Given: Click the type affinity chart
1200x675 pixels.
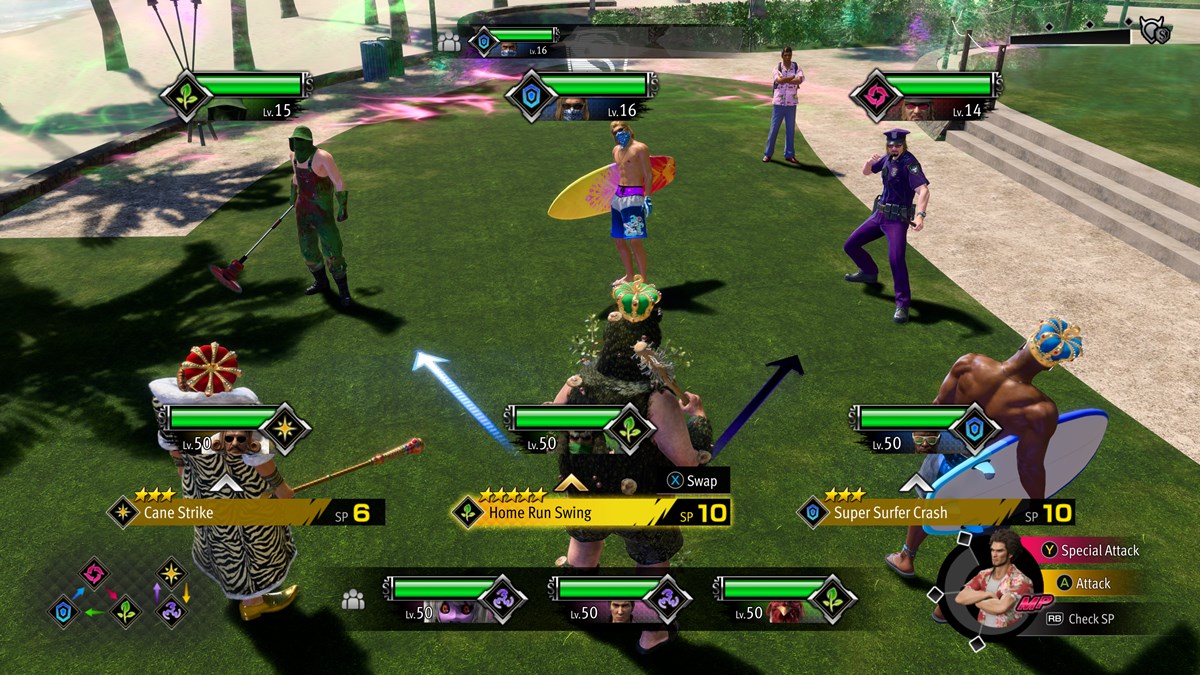Looking at the screenshot, I should 120,593.
